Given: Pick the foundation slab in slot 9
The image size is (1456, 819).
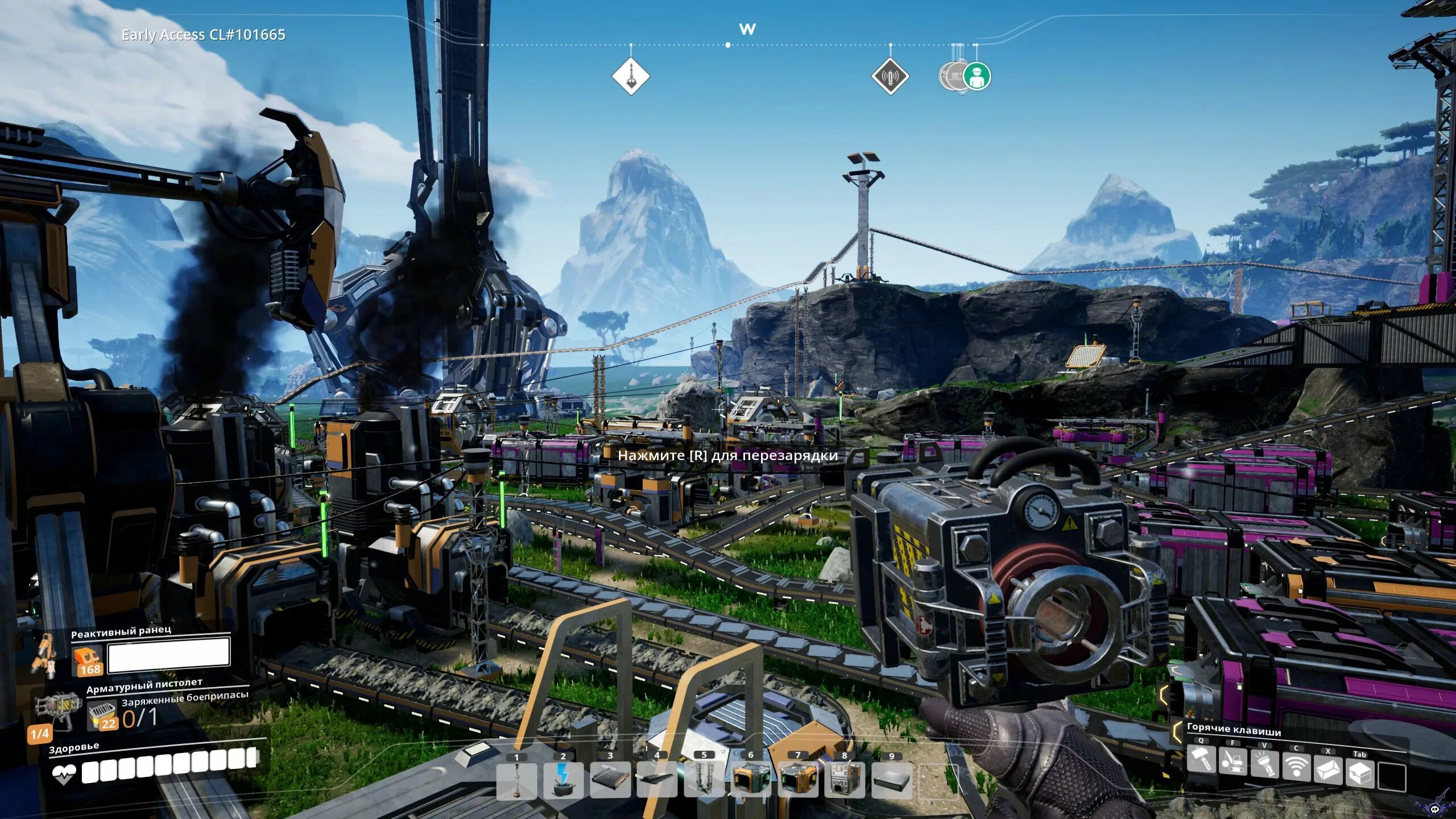Looking at the screenshot, I should [x=891, y=781].
